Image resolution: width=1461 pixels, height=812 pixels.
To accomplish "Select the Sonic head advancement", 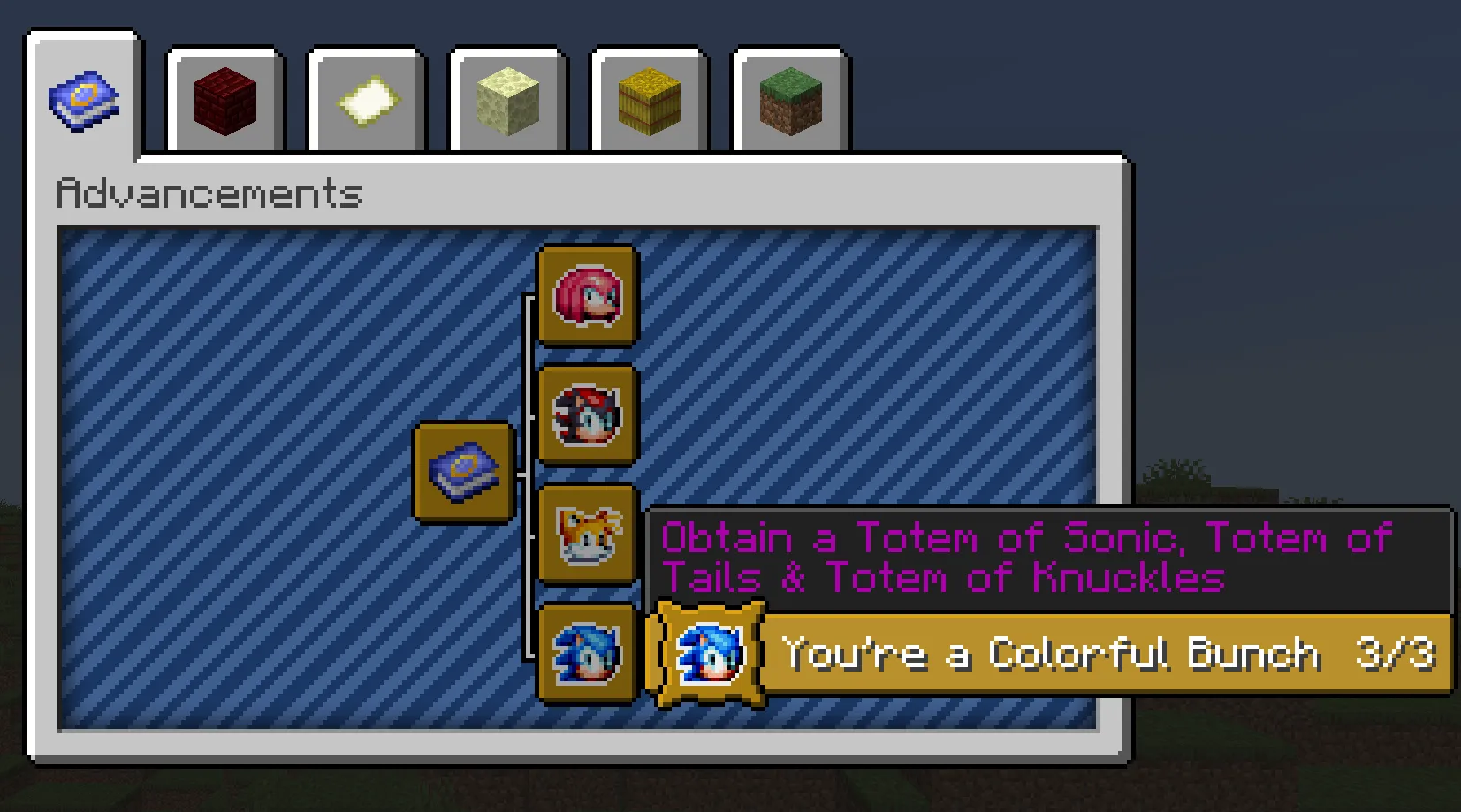I will point(587,654).
